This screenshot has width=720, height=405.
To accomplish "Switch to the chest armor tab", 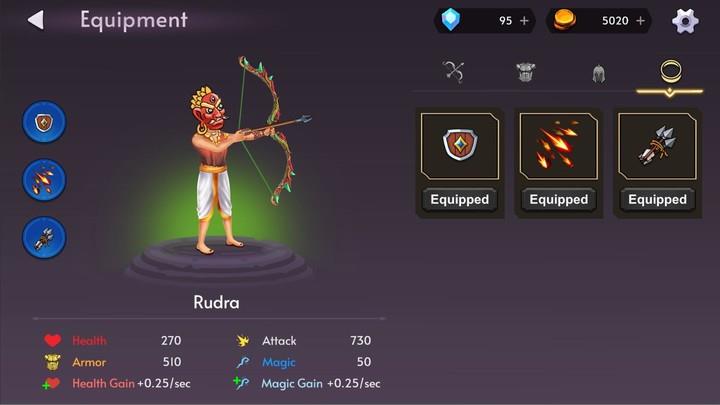I will coord(526,72).
